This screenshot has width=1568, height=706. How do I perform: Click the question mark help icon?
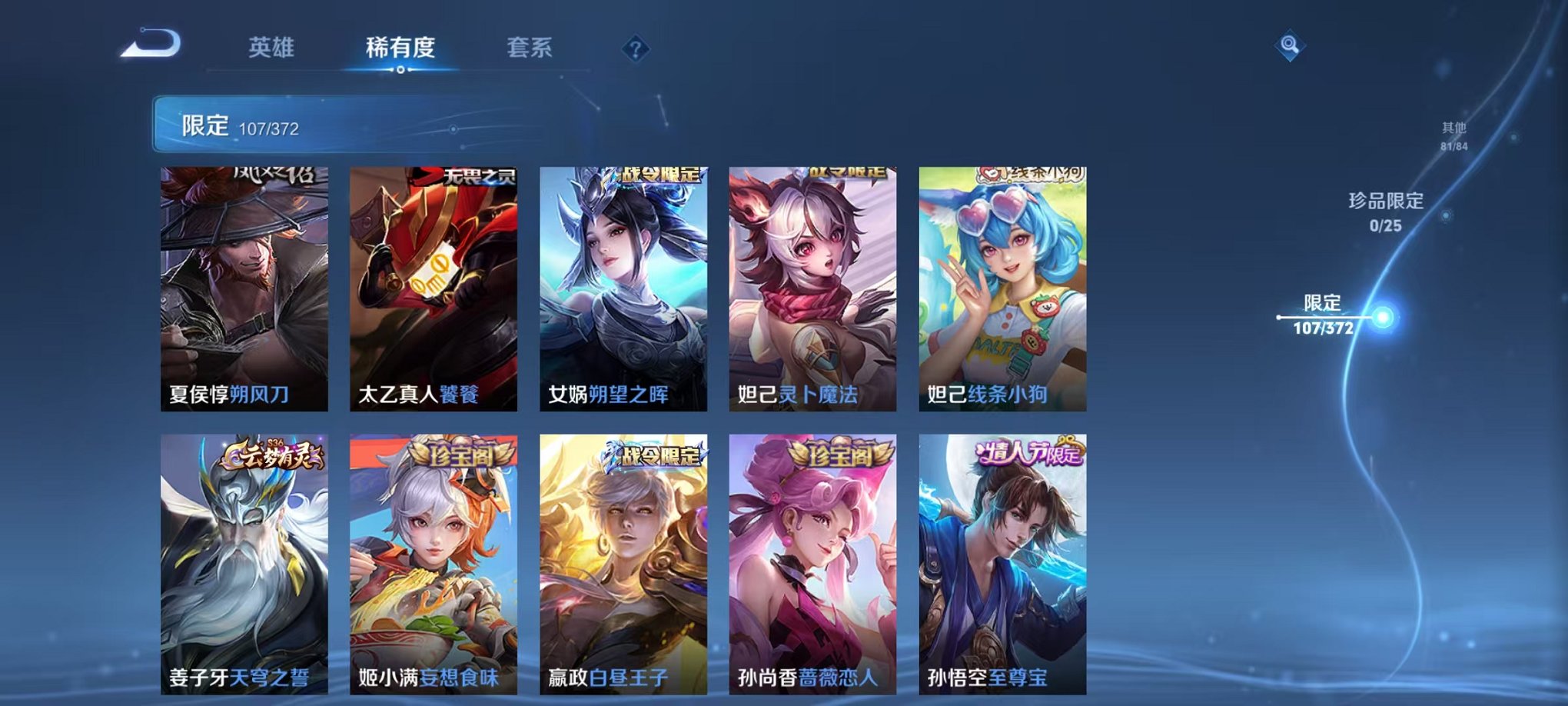[x=635, y=49]
